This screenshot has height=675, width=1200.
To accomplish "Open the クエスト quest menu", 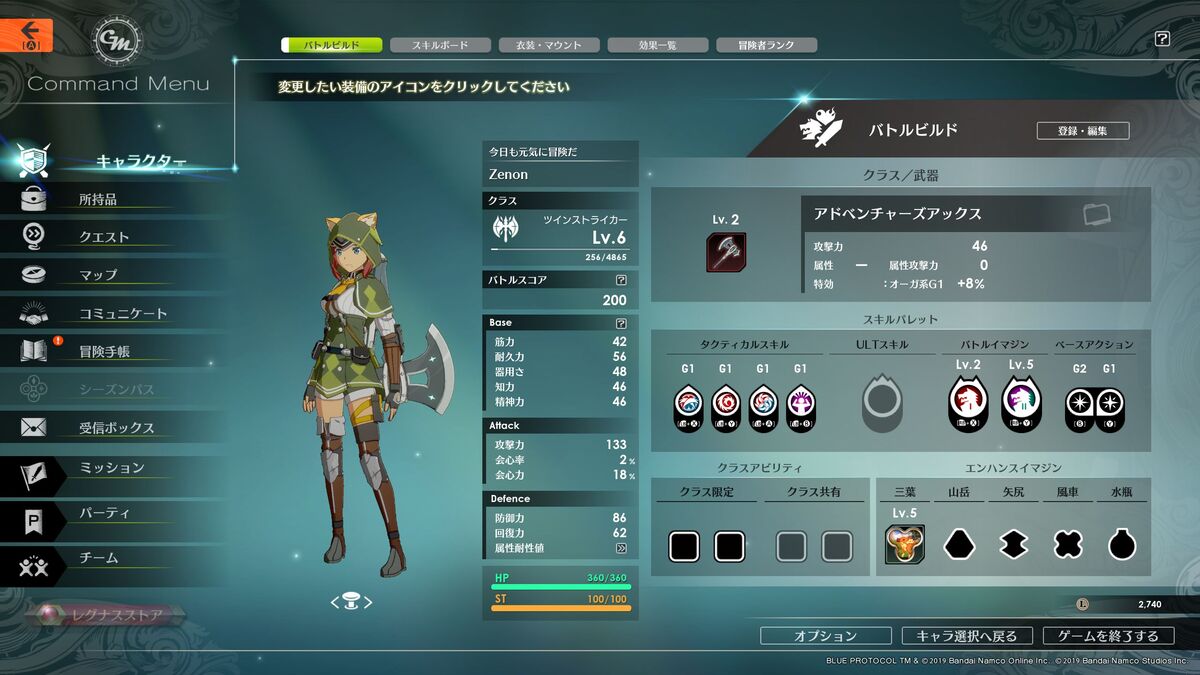I will coord(104,237).
